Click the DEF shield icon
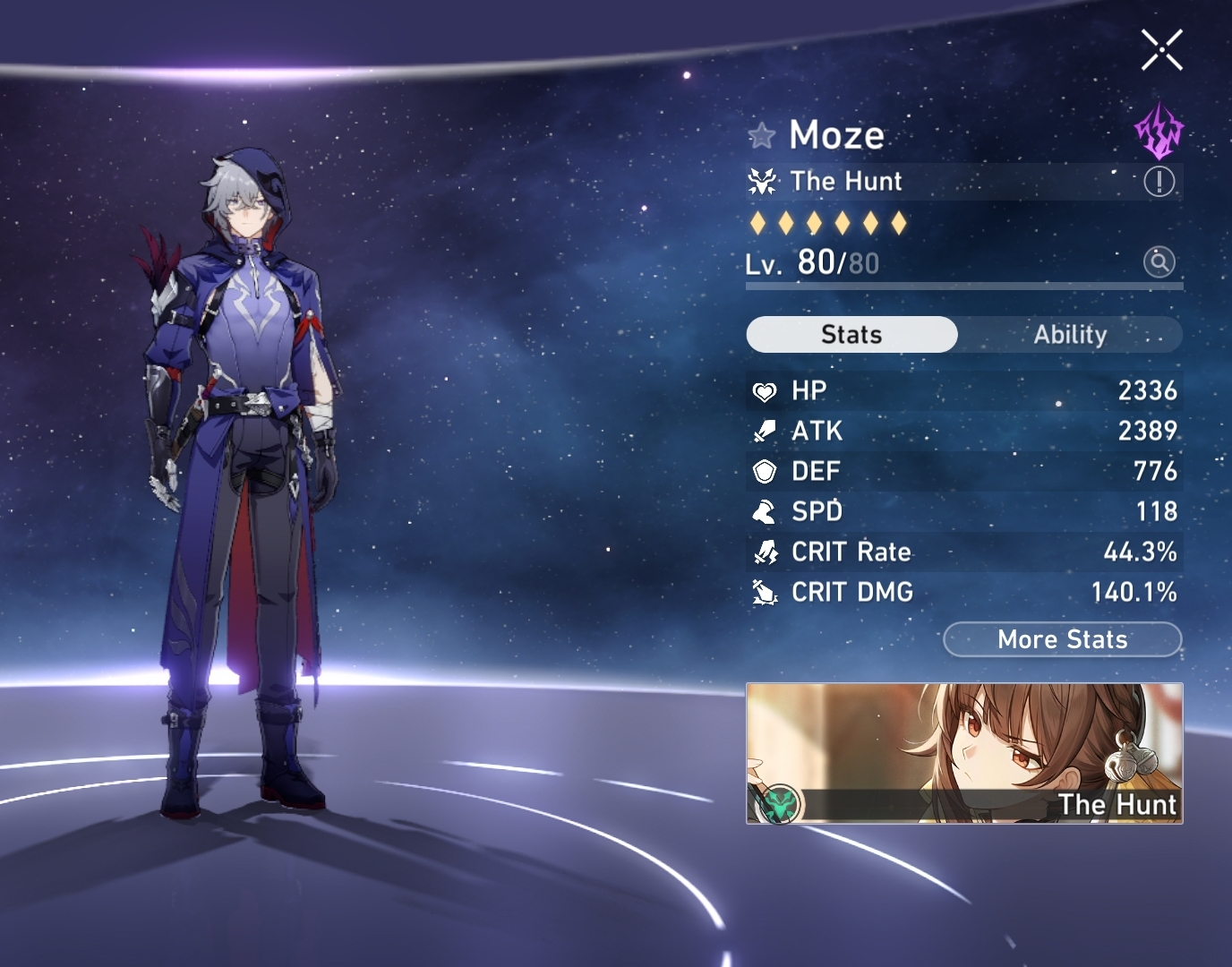Screen dimensions: 1232x967 pos(766,471)
